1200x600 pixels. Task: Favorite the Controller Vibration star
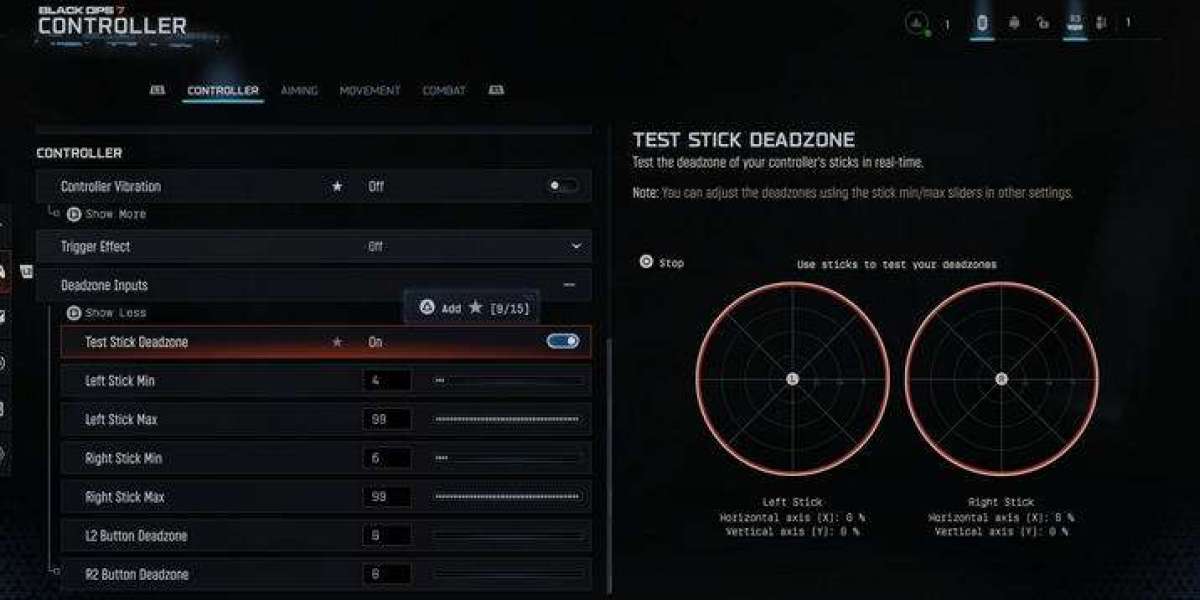(x=337, y=186)
